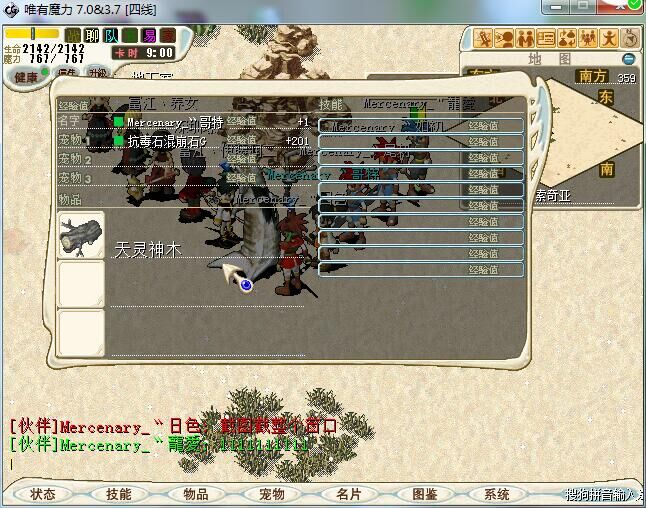Open the 状态 status menu

(x=43, y=494)
